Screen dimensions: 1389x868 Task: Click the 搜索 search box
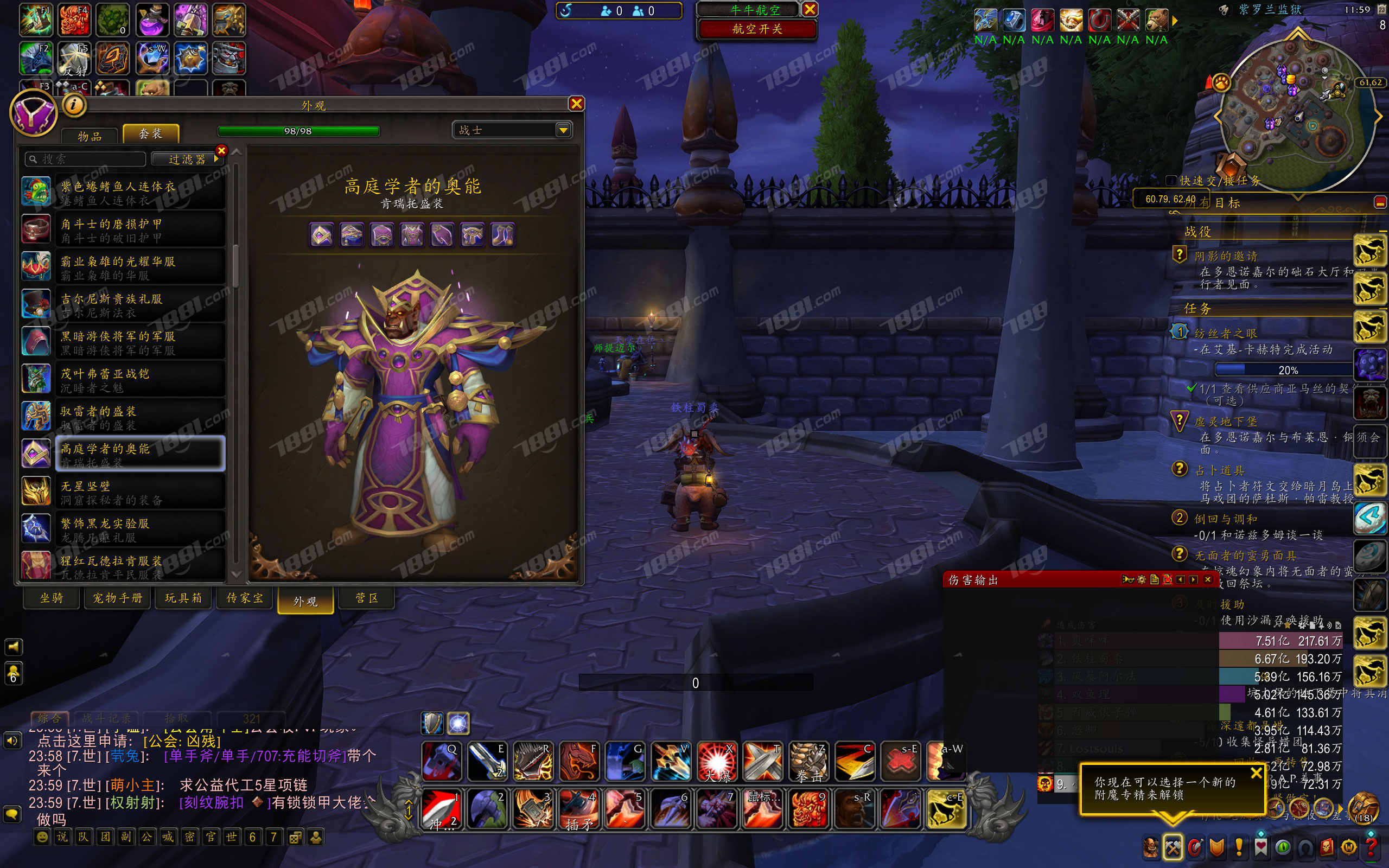point(86,159)
